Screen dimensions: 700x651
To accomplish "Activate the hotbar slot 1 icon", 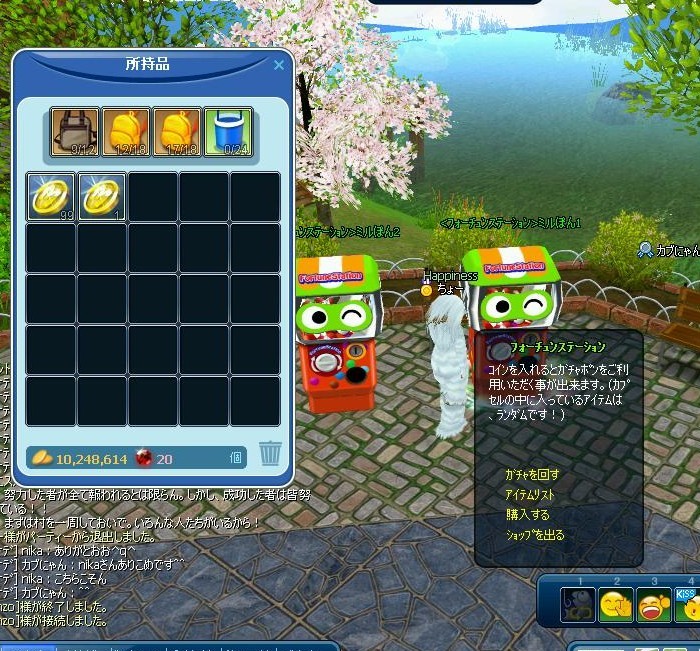I will click(578, 606).
